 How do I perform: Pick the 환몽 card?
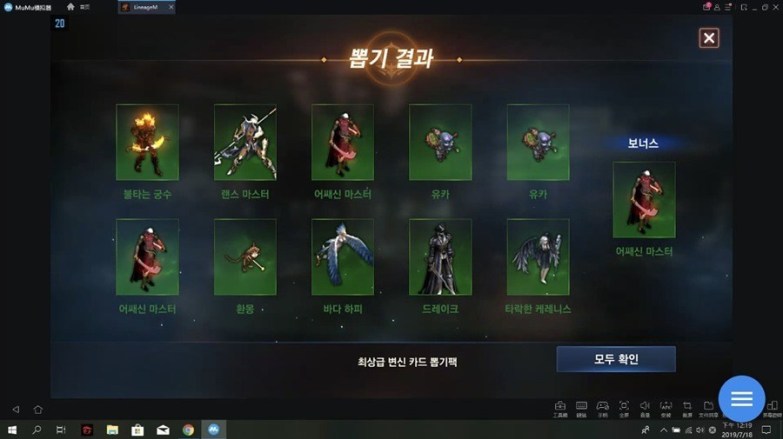245,257
